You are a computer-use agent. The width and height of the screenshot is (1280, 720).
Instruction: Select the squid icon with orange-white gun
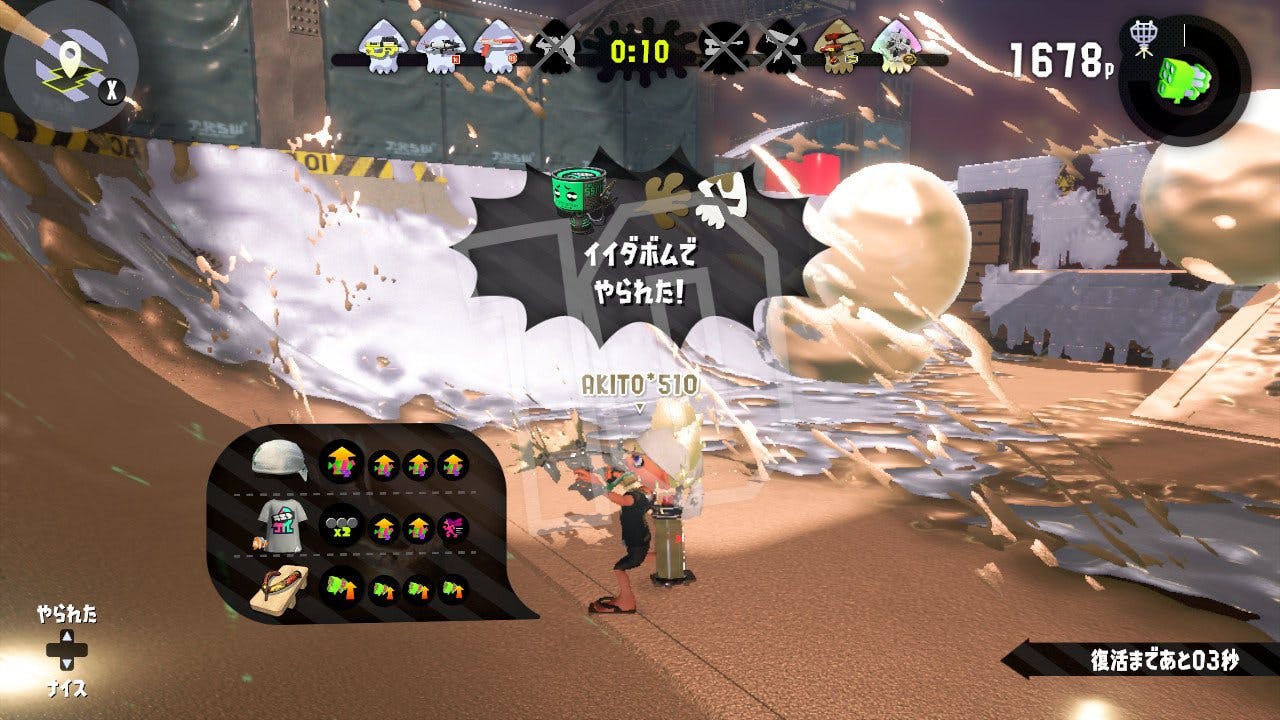click(x=496, y=47)
